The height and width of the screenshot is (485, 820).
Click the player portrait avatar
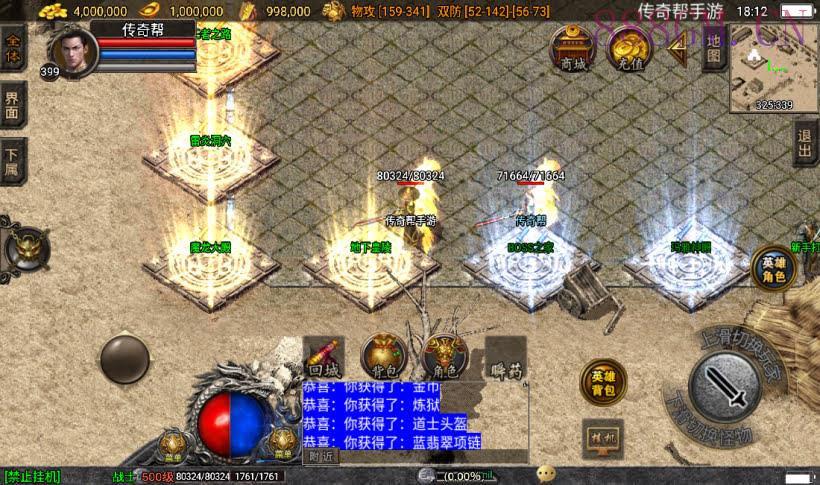pos(72,50)
